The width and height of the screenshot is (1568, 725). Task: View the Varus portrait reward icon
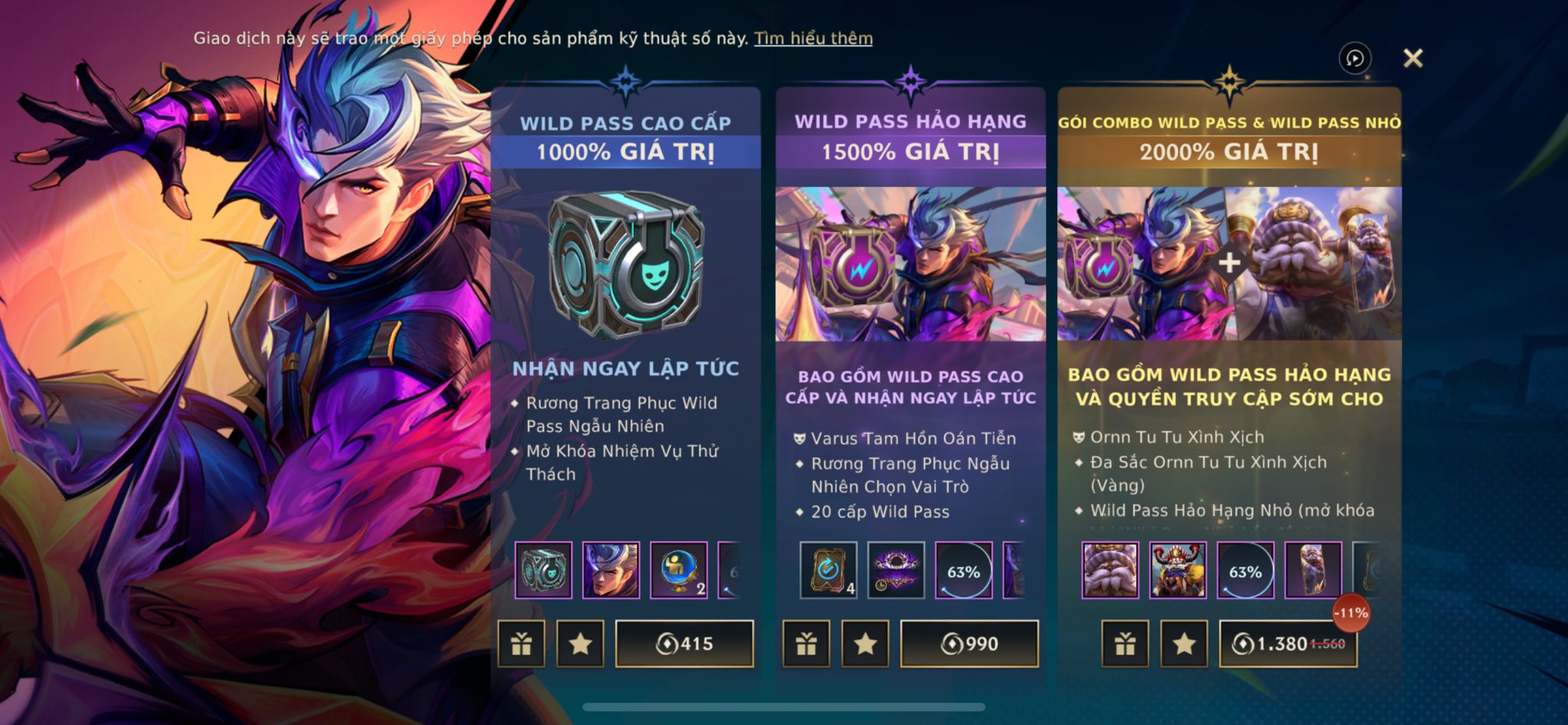(611, 570)
